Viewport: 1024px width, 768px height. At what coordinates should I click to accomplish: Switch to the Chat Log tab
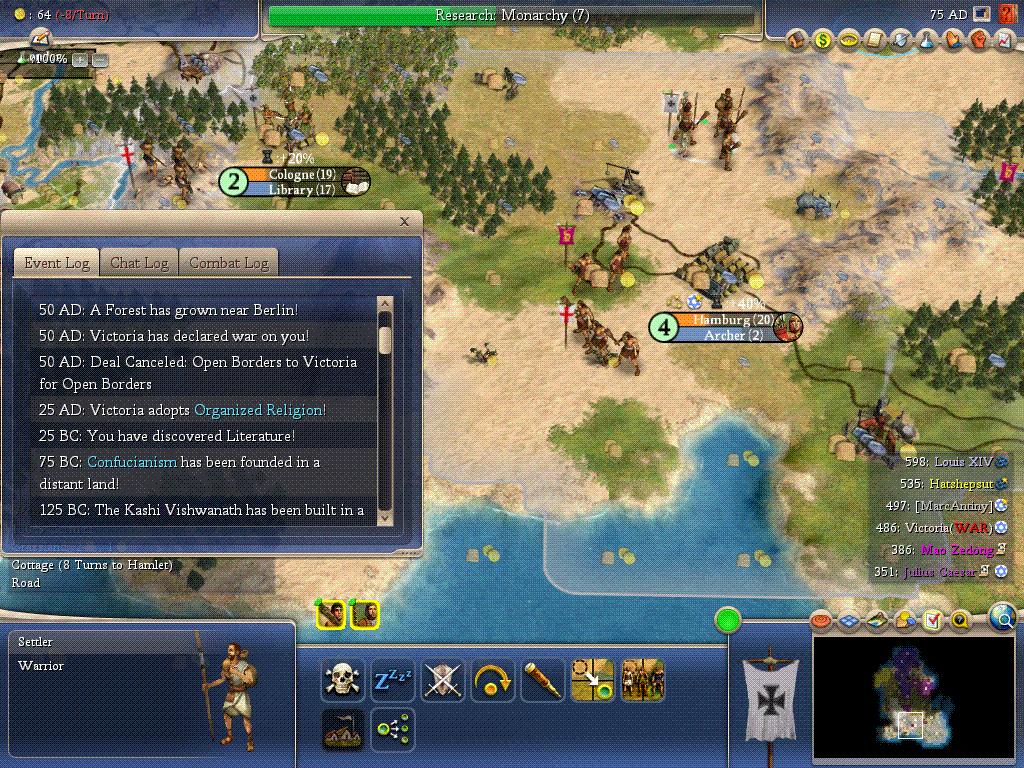[x=139, y=263]
